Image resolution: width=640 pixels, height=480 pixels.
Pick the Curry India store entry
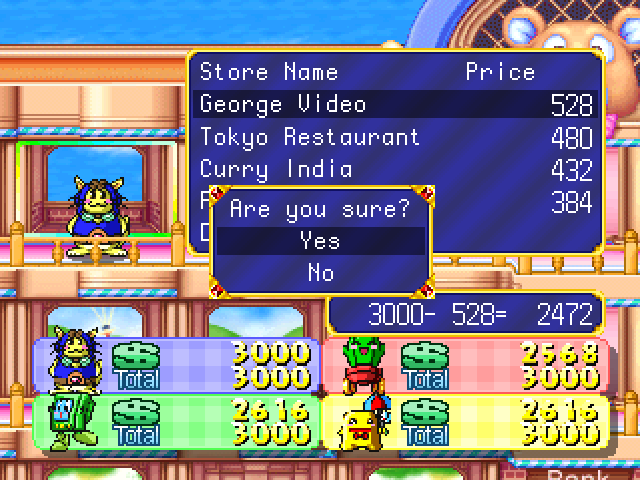point(395,168)
